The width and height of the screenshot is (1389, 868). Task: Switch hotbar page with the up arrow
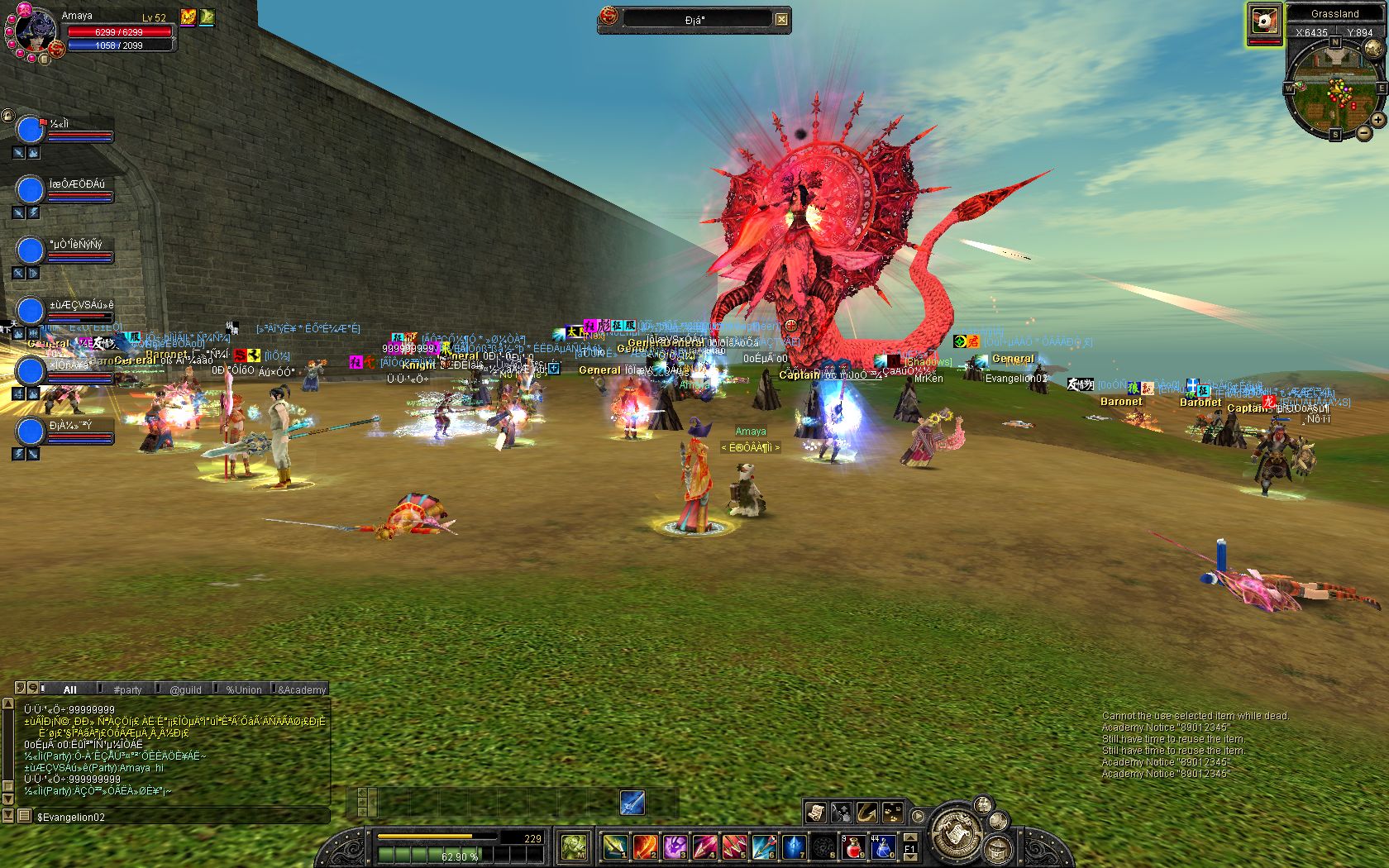pyautogui.click(x=910, y=837)
